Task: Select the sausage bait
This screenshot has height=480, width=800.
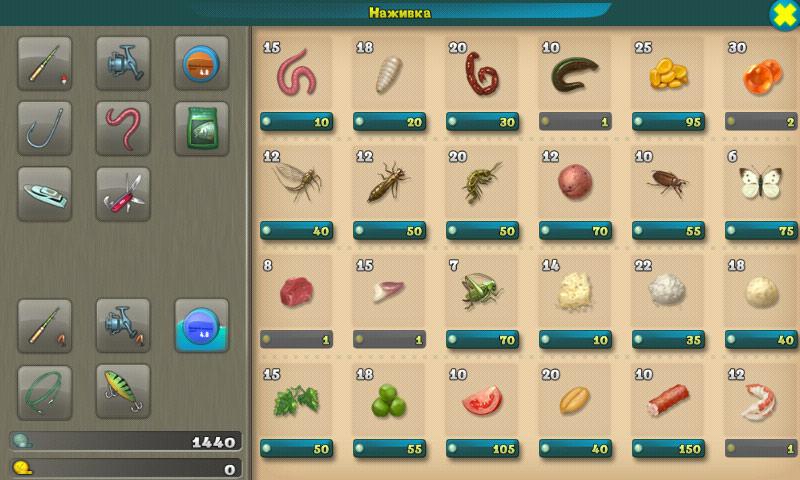Action: pos(668,401)
